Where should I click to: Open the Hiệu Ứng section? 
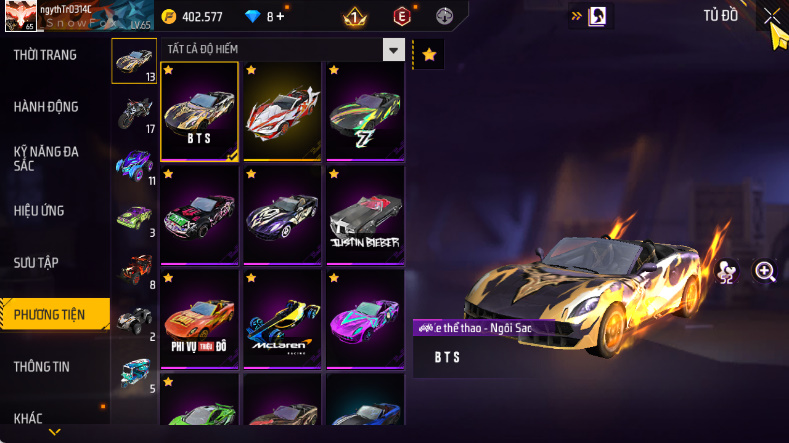click(42, 210)
